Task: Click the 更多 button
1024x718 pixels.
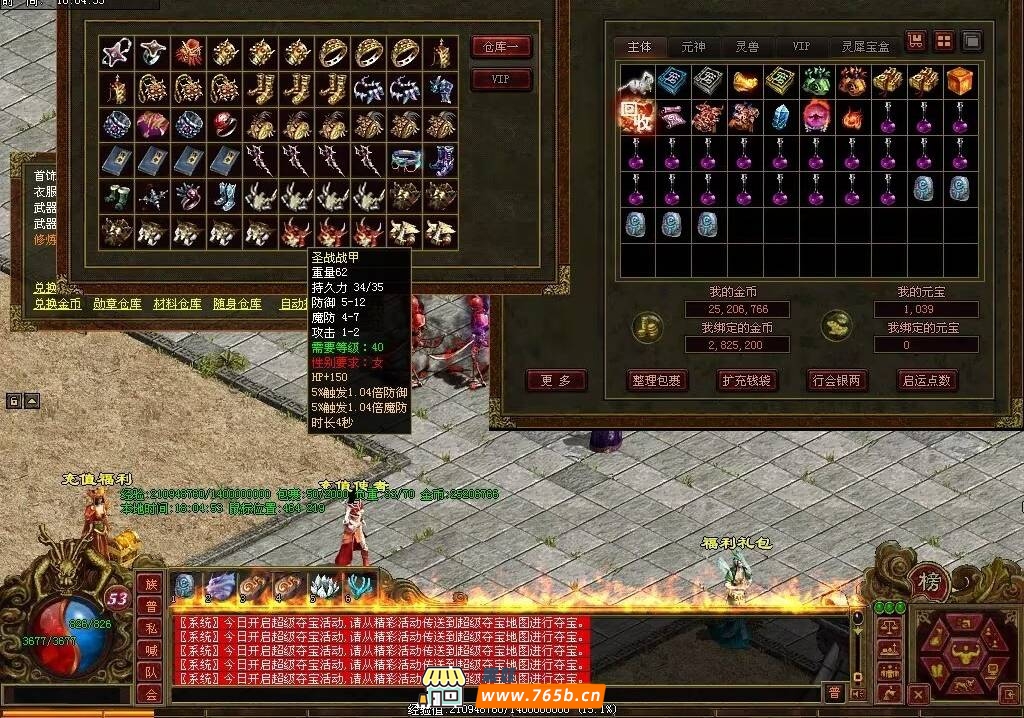Action: coord(556,380)
